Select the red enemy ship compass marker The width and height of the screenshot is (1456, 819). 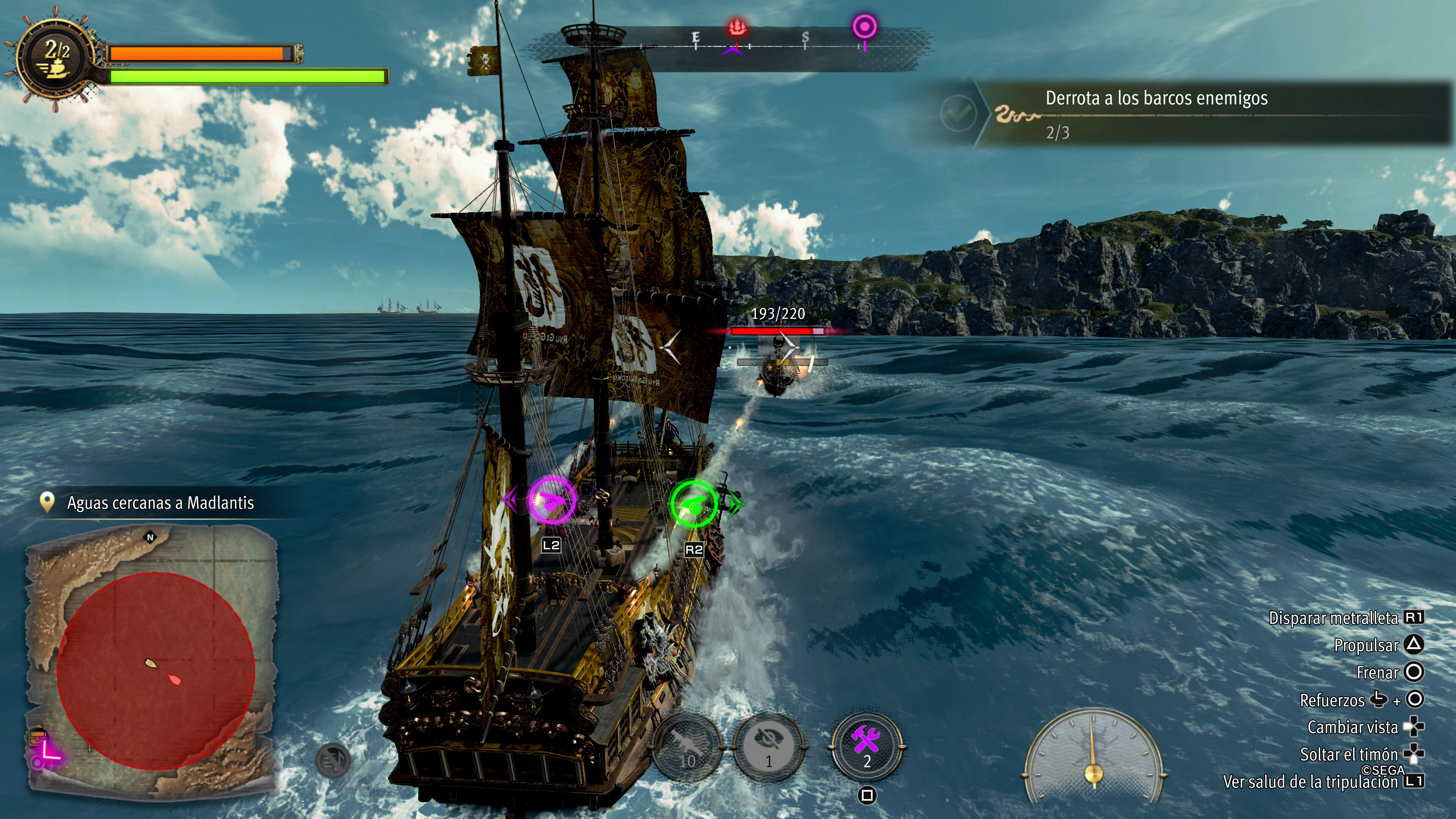point(737,27)
